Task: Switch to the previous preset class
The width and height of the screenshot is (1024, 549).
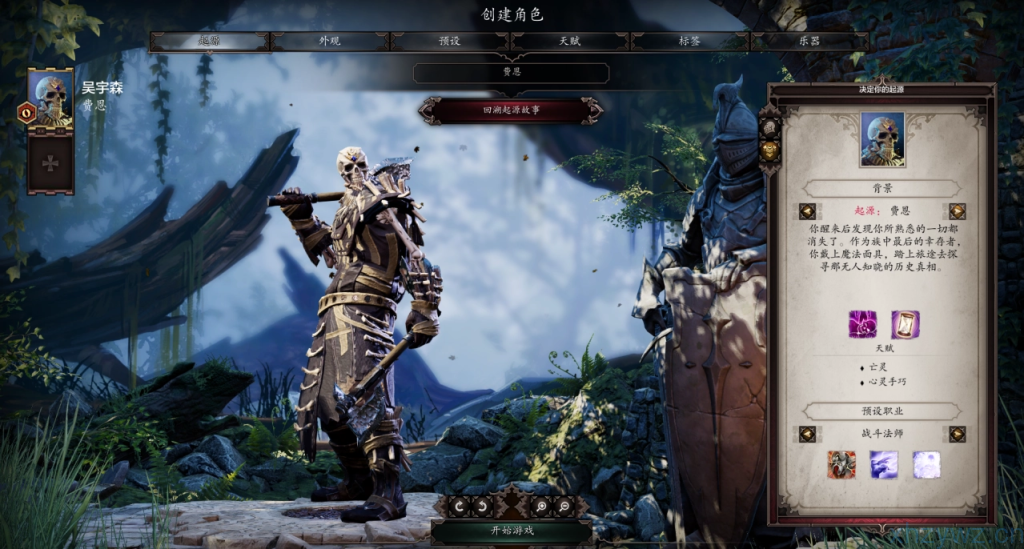Action: (807, 434)
